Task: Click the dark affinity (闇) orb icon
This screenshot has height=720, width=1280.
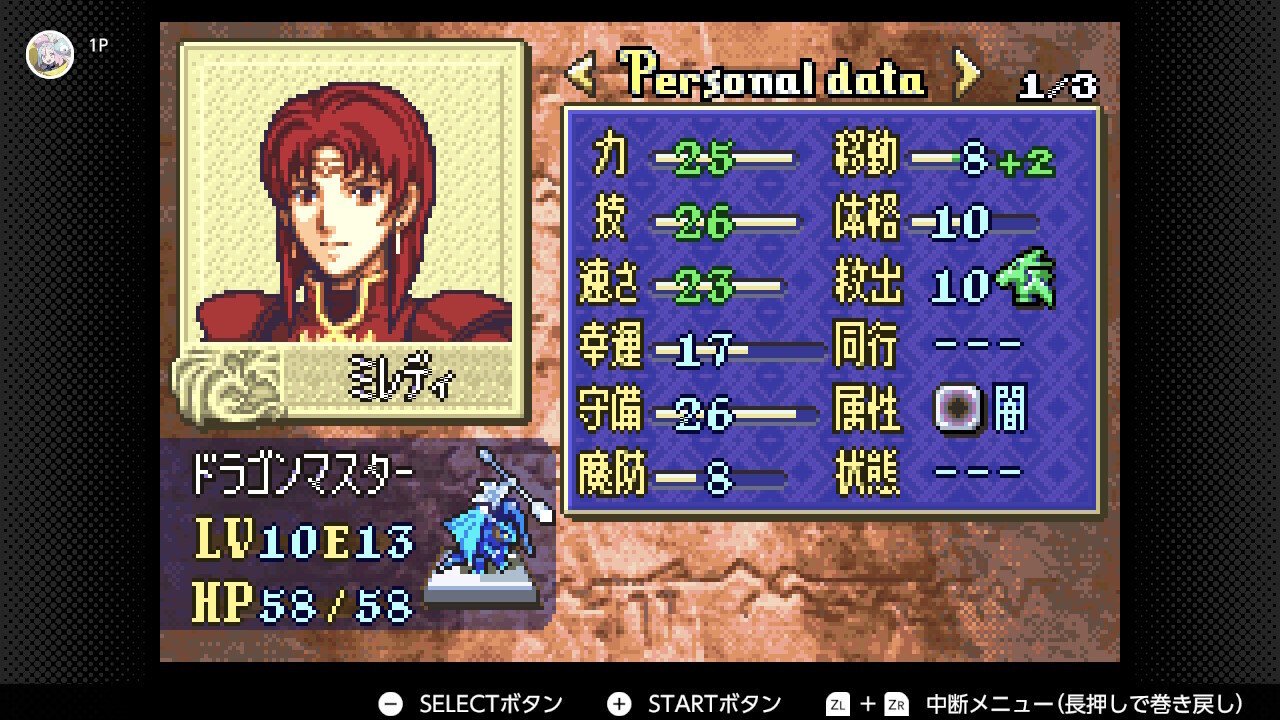Action: [x=955, y=408]
